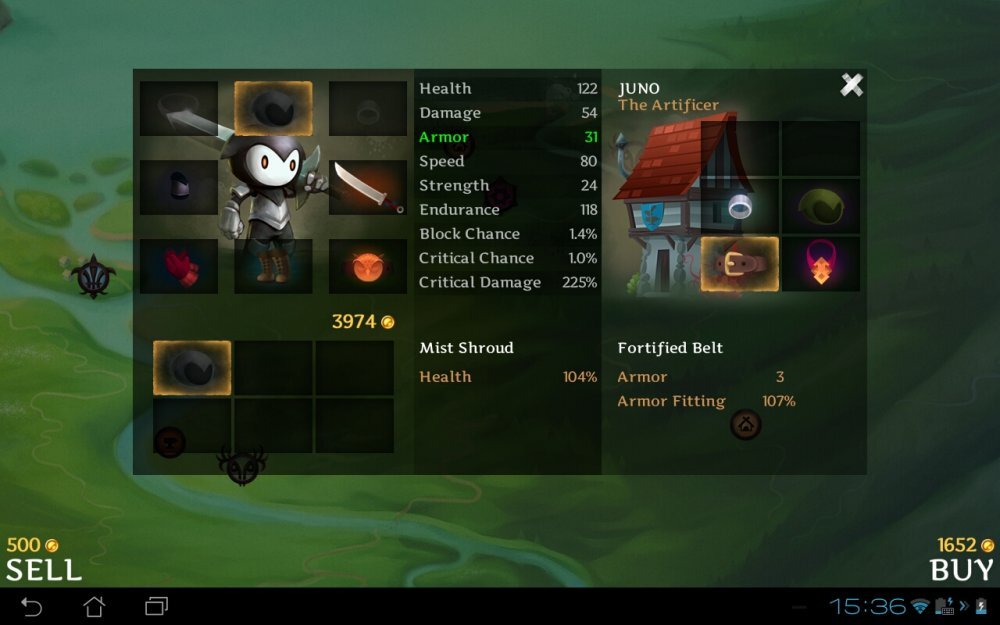
Task: Close the Juno shop window
Action: pyautogui.click(x=851, y=86)
